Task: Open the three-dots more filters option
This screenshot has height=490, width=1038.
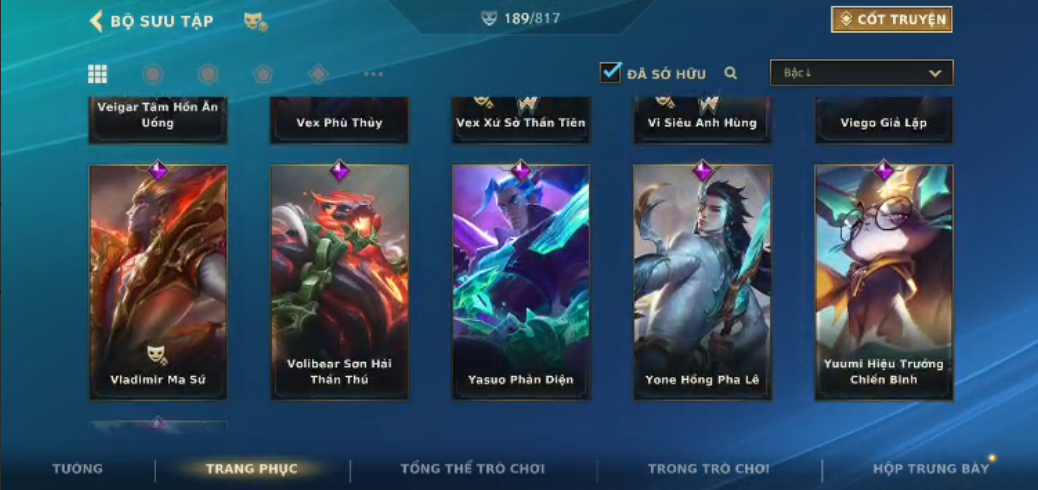Action: pyautogui.click(x=373, y=74)
